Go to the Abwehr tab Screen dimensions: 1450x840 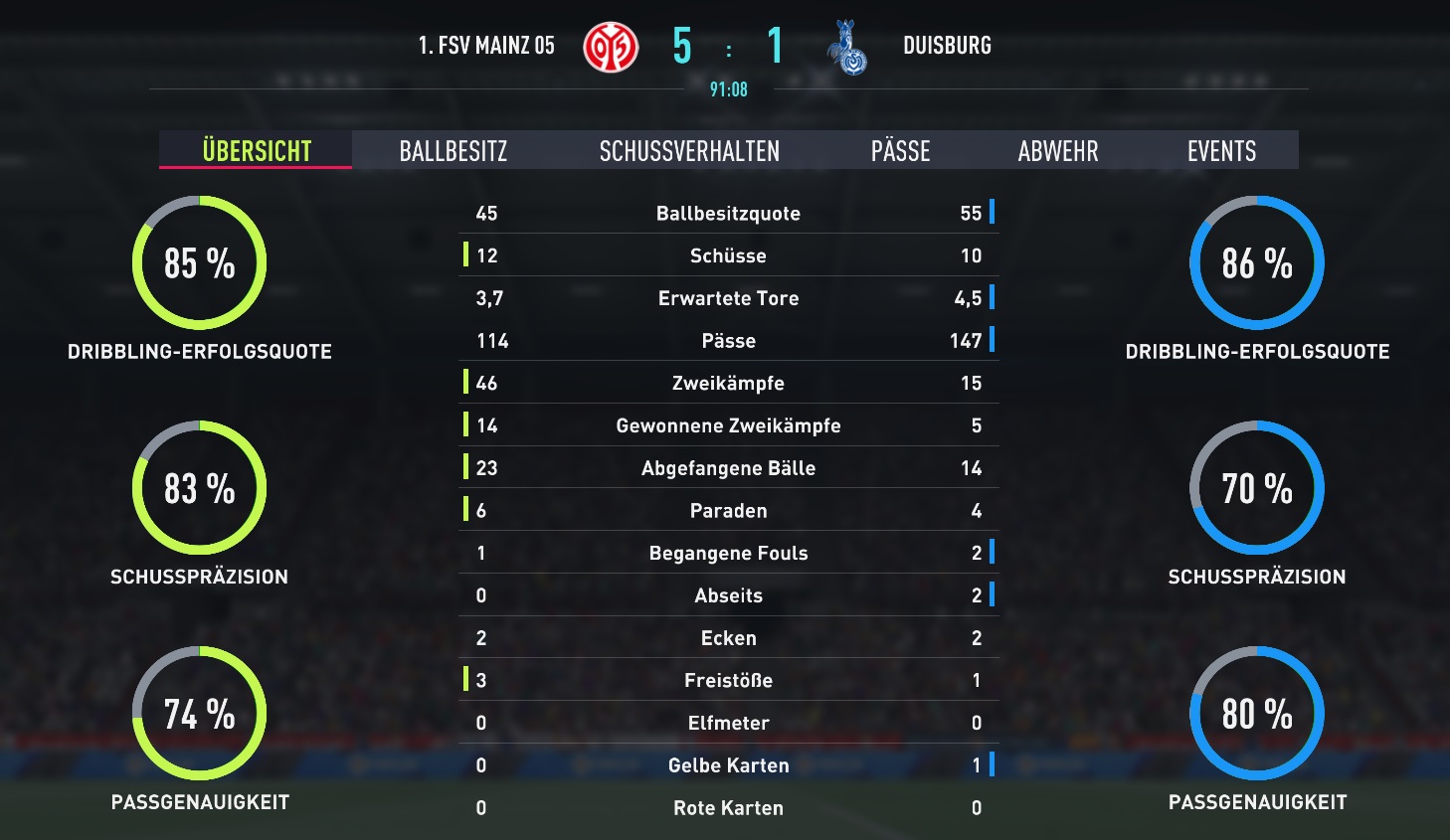(x=1058, y=151)
